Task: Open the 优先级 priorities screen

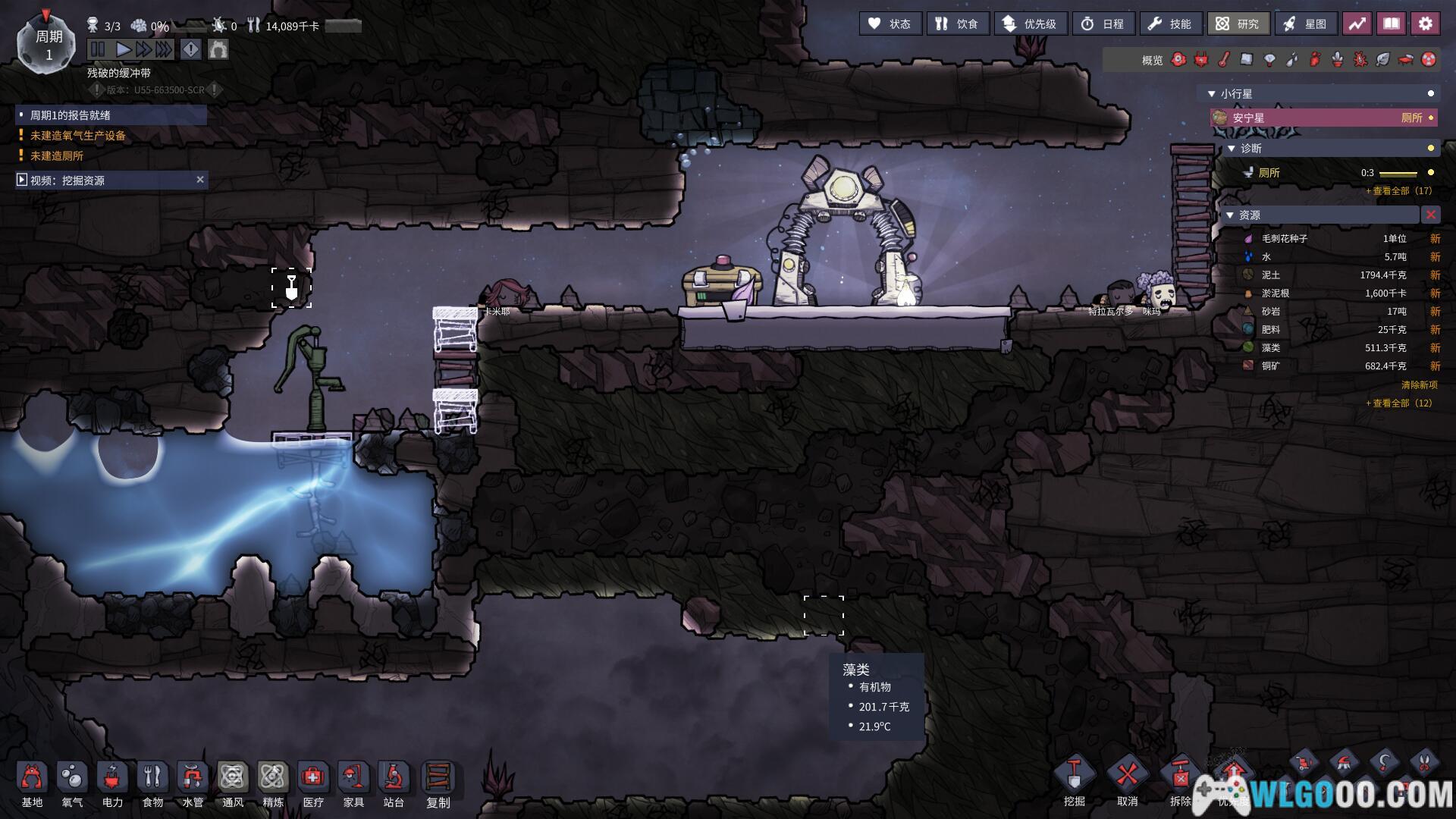Action: point(1030,24)
